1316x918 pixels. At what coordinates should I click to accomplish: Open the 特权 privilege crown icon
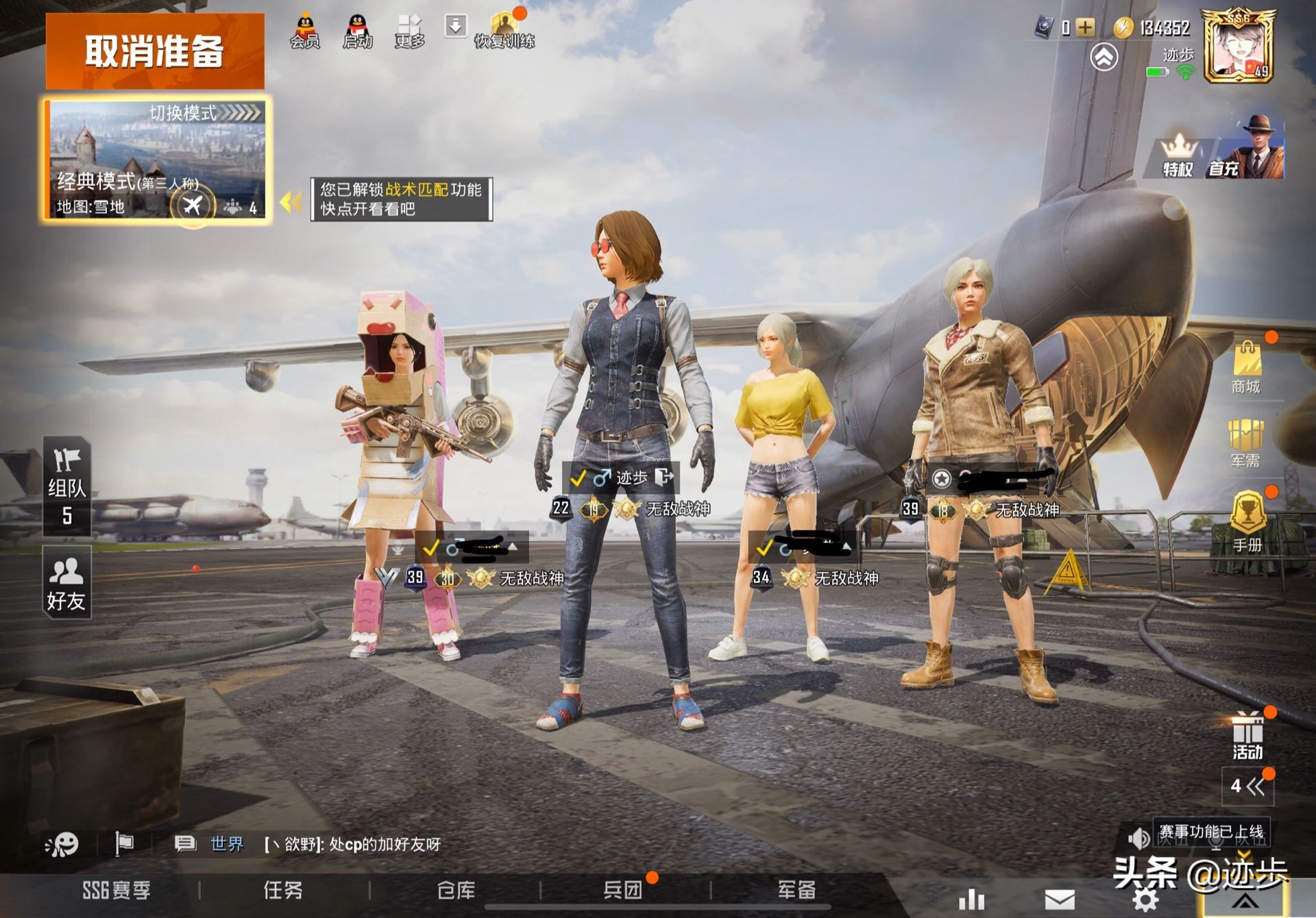point(1178,156)
